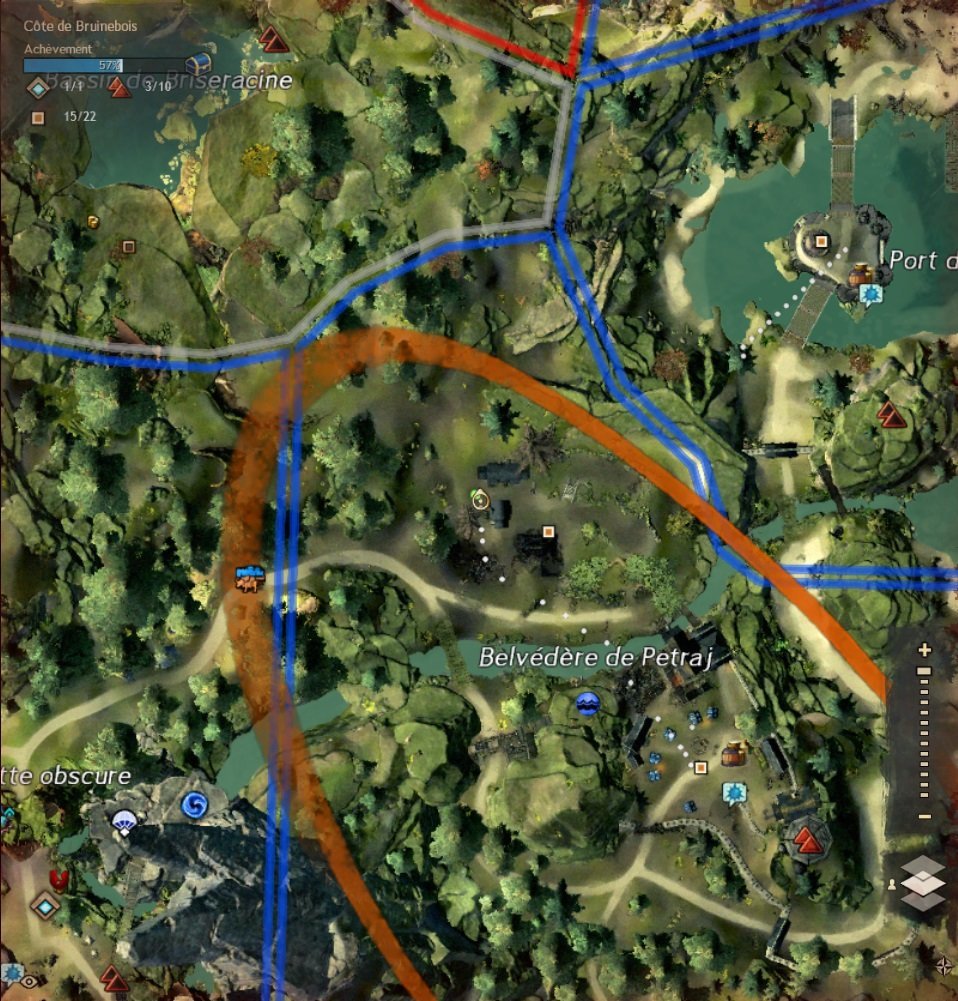Click the map zoom-in plus button
The width and height of the screenshot is (958, 1001).
924,650
